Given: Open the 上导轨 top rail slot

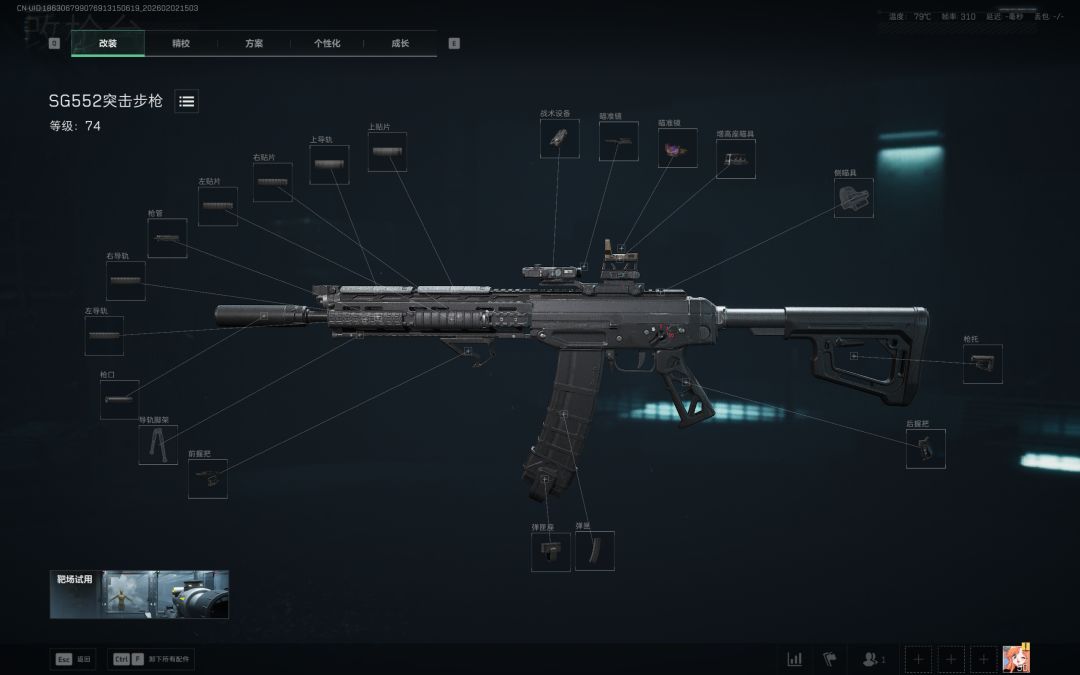Looking at the screenshot, I should coord(329,164).
